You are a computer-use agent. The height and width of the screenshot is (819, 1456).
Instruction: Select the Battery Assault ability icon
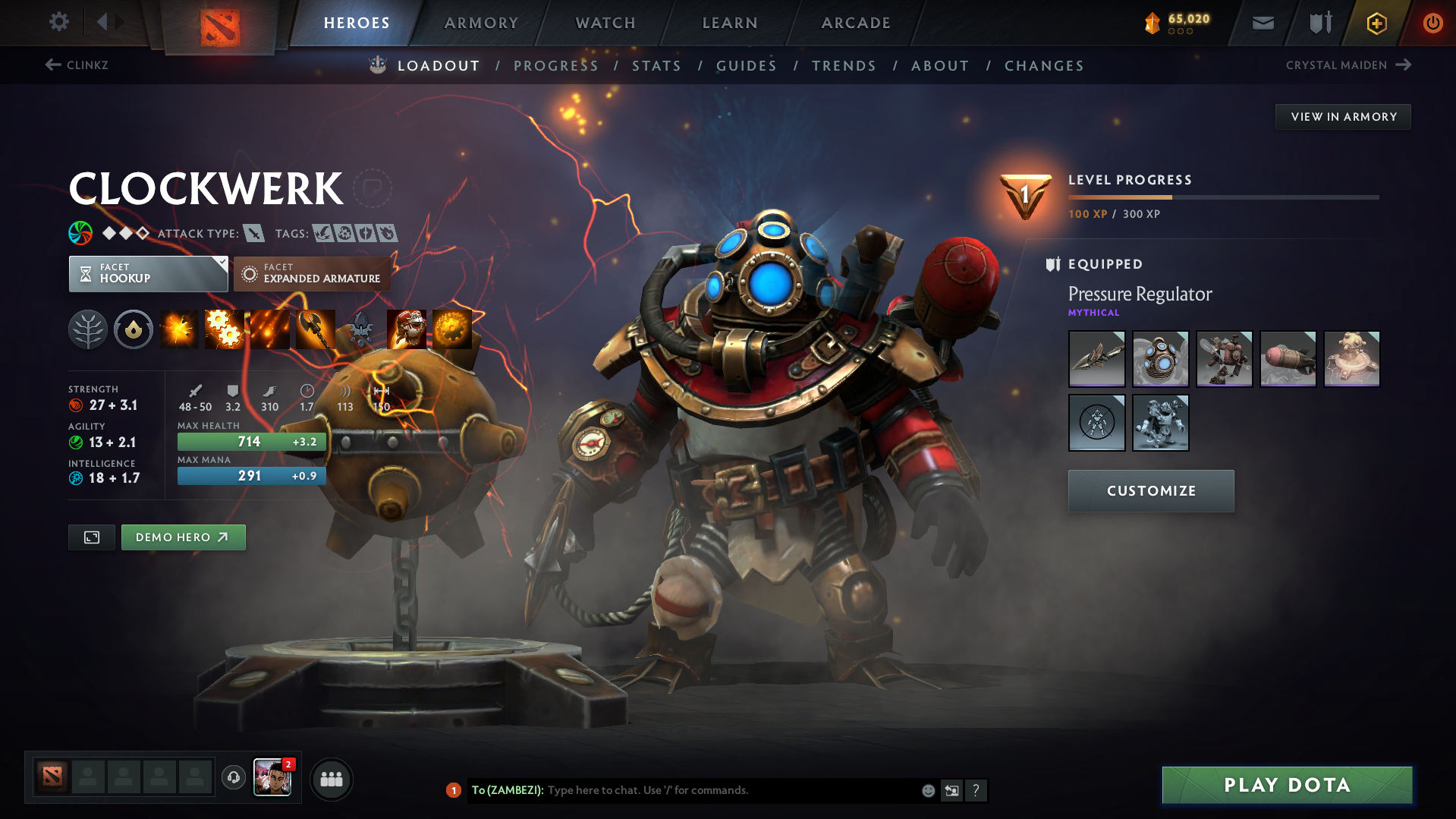[179, 329]
